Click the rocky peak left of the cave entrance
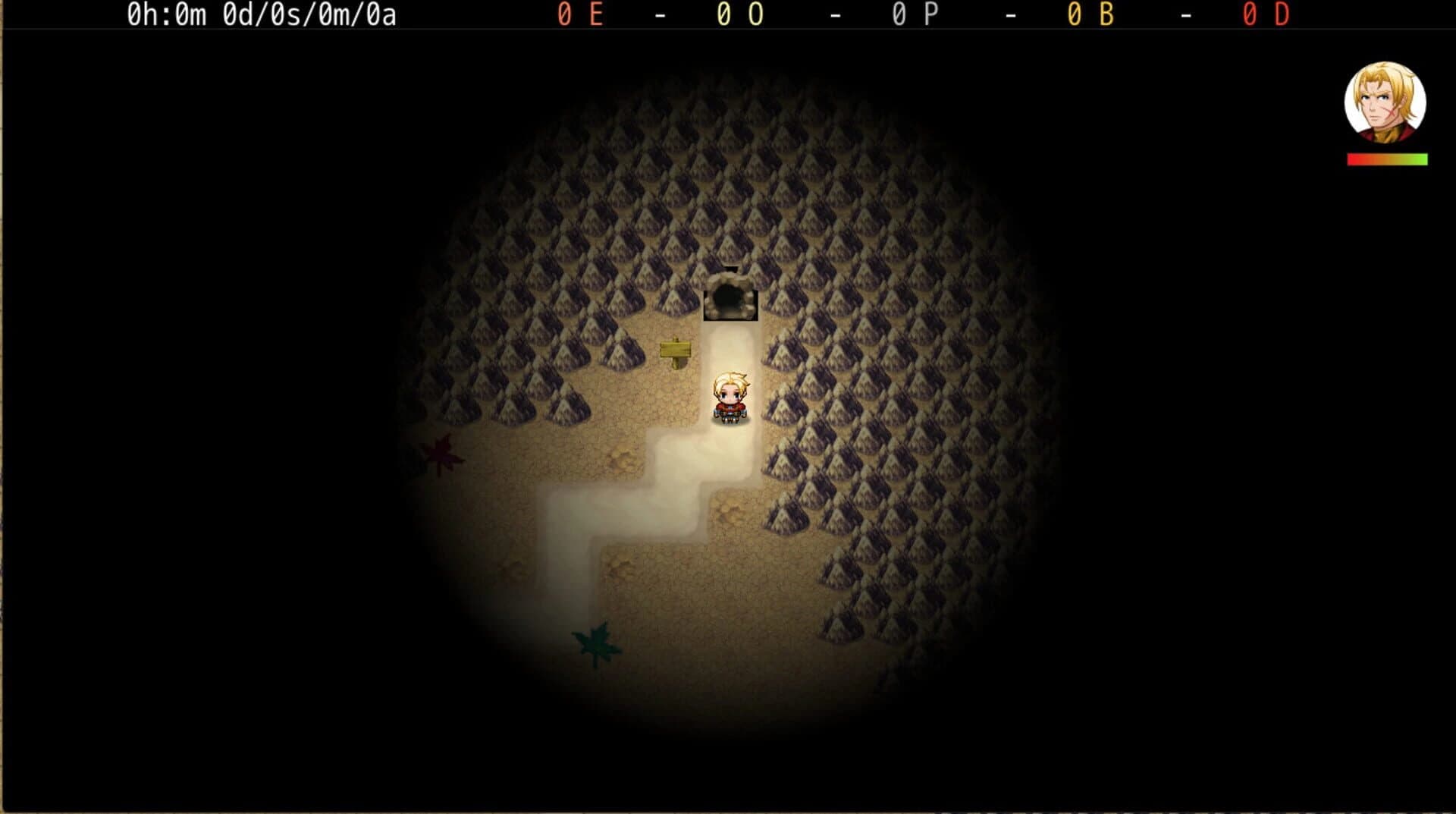 pyautogui.click(x=675, y=296)
